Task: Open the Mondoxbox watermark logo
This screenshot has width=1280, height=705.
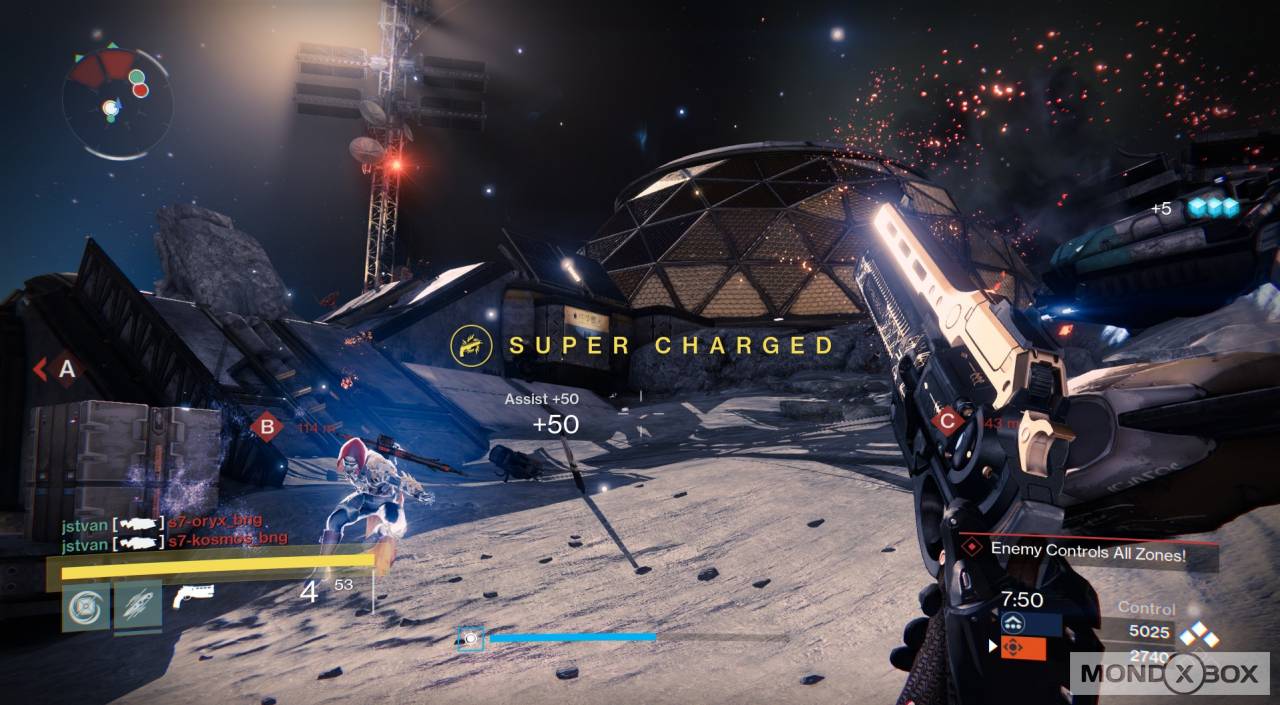Action: pyautogui.click(x=1170, y=673)
